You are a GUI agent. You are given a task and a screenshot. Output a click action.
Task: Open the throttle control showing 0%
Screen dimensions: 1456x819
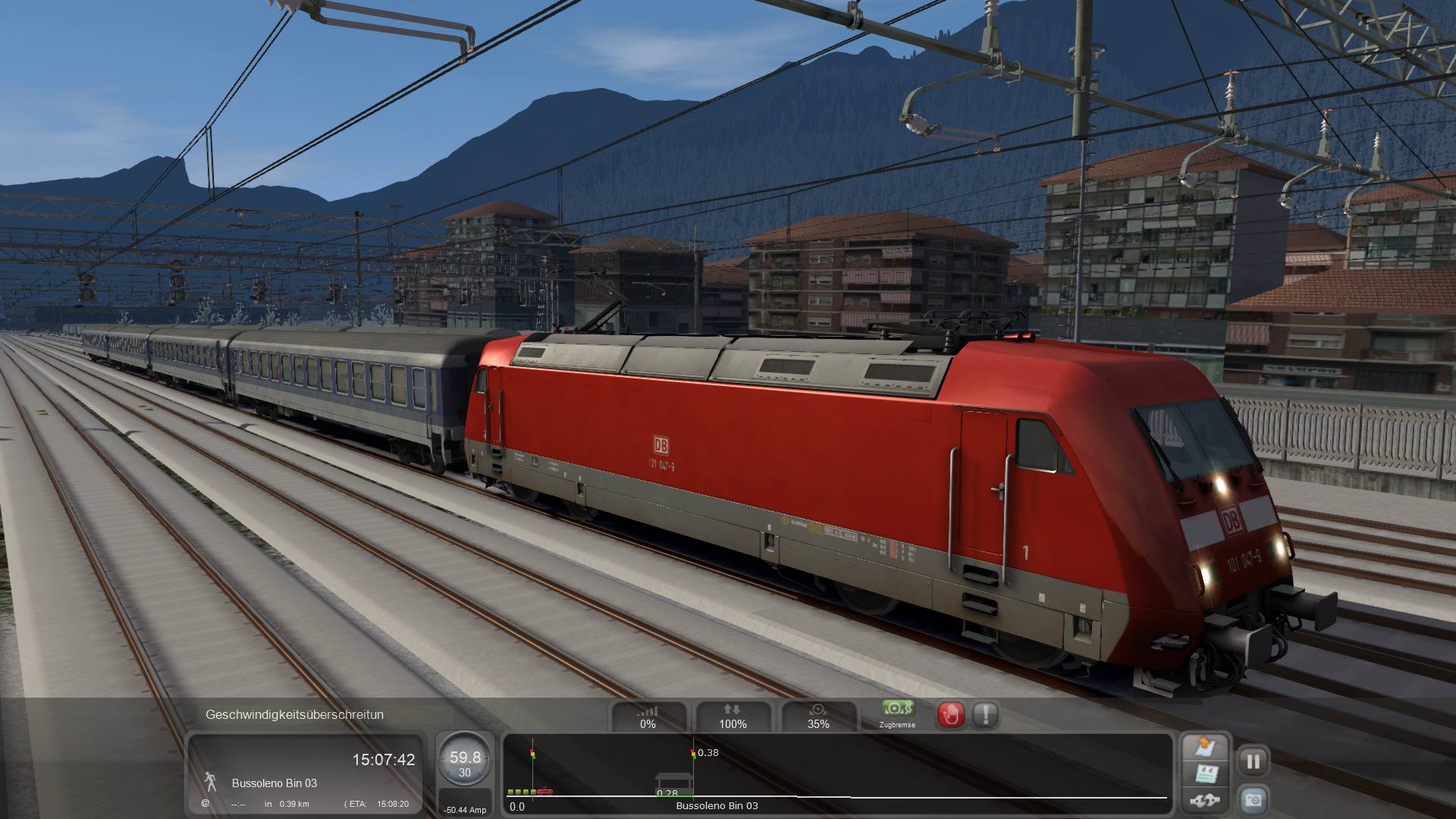click(648, 717)
